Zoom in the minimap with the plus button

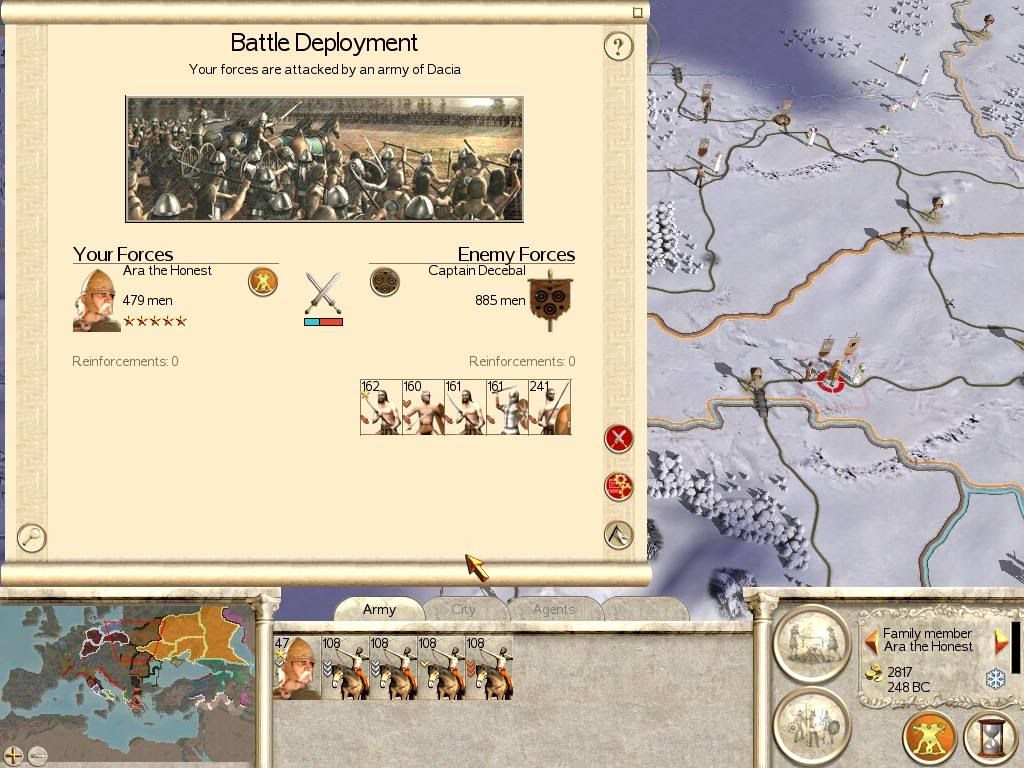pyautogui.click(x=13, y=755)
